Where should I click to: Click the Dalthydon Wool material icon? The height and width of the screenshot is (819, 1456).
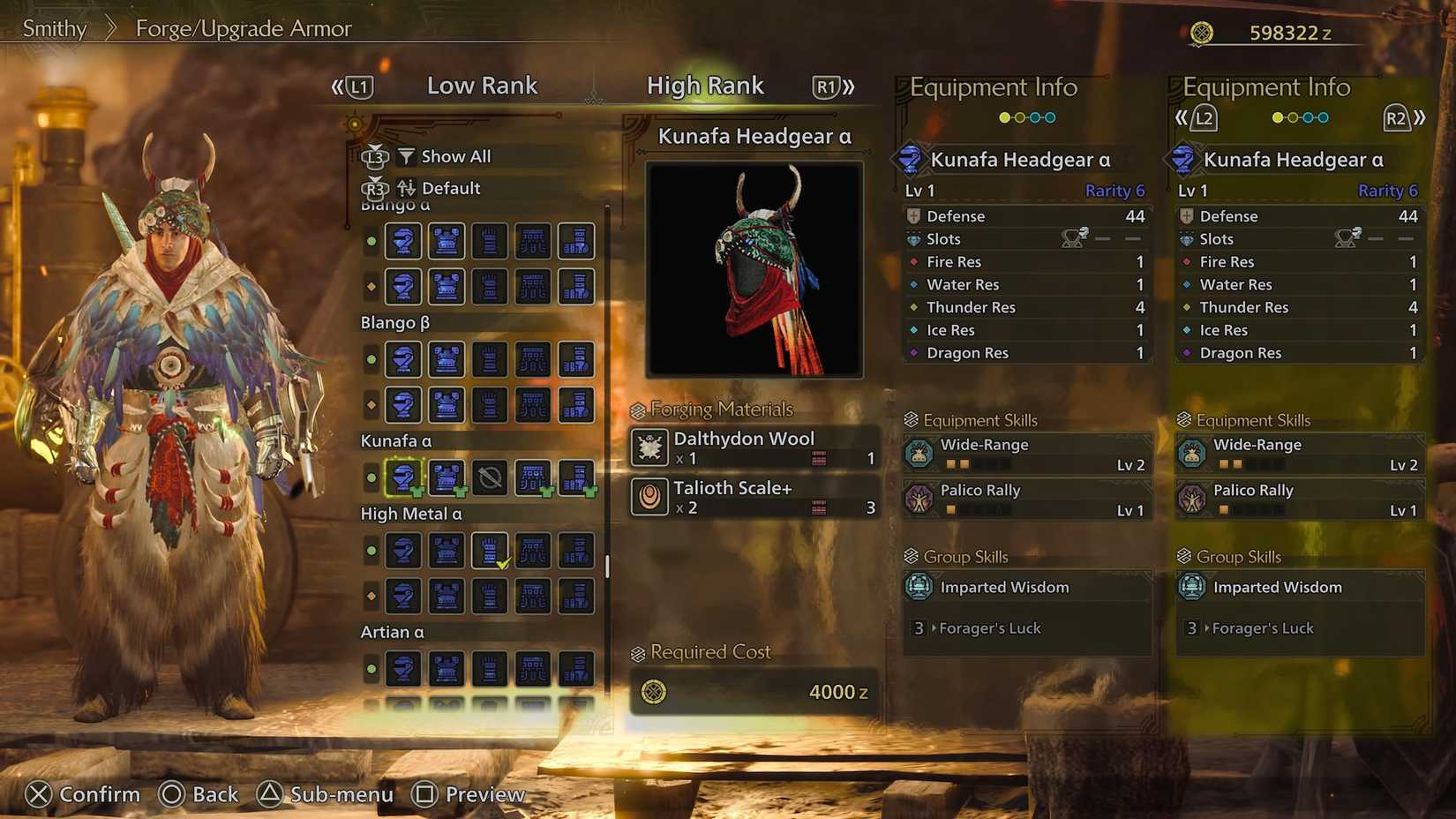[649, 448]
